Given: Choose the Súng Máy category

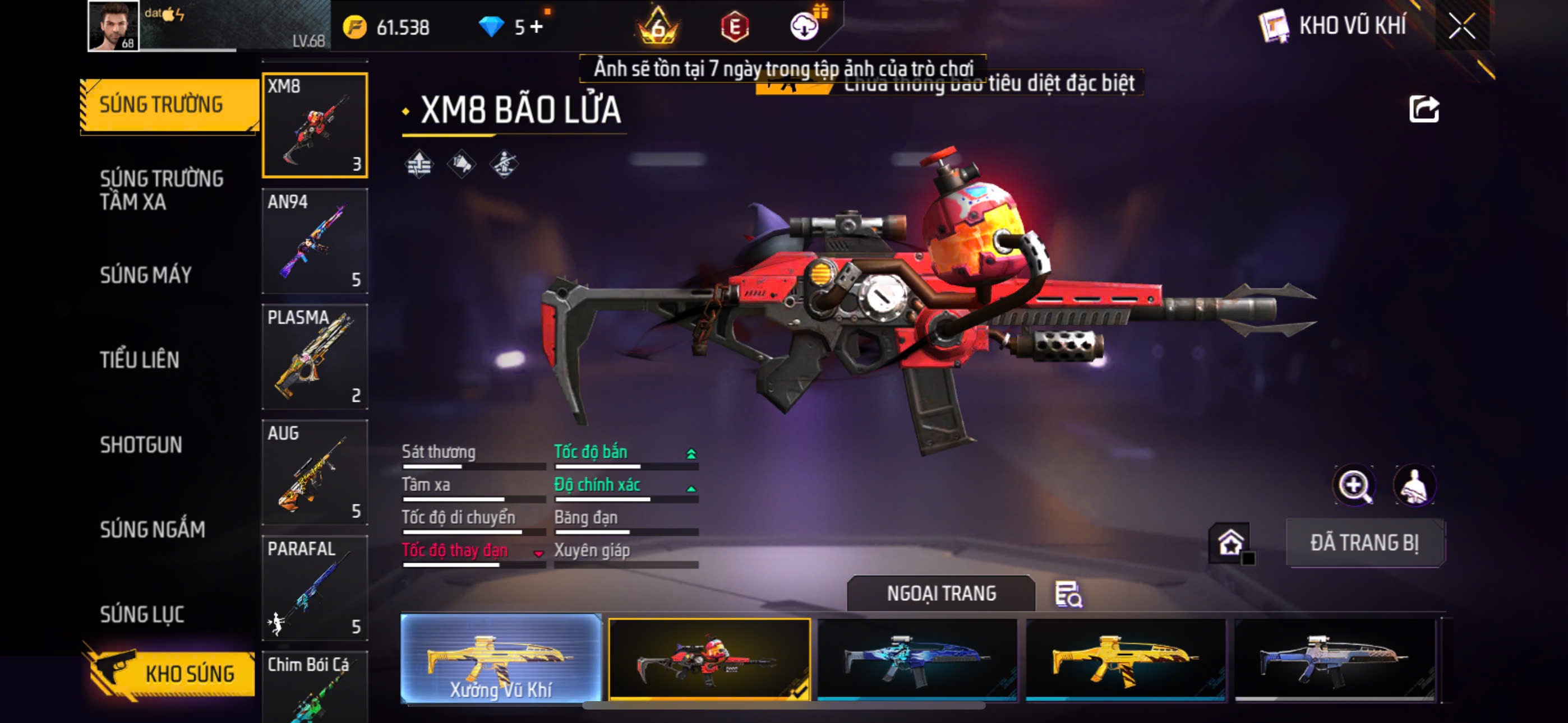Looking at the screenshot, I should pyautogui.click(x=146, y=275).
